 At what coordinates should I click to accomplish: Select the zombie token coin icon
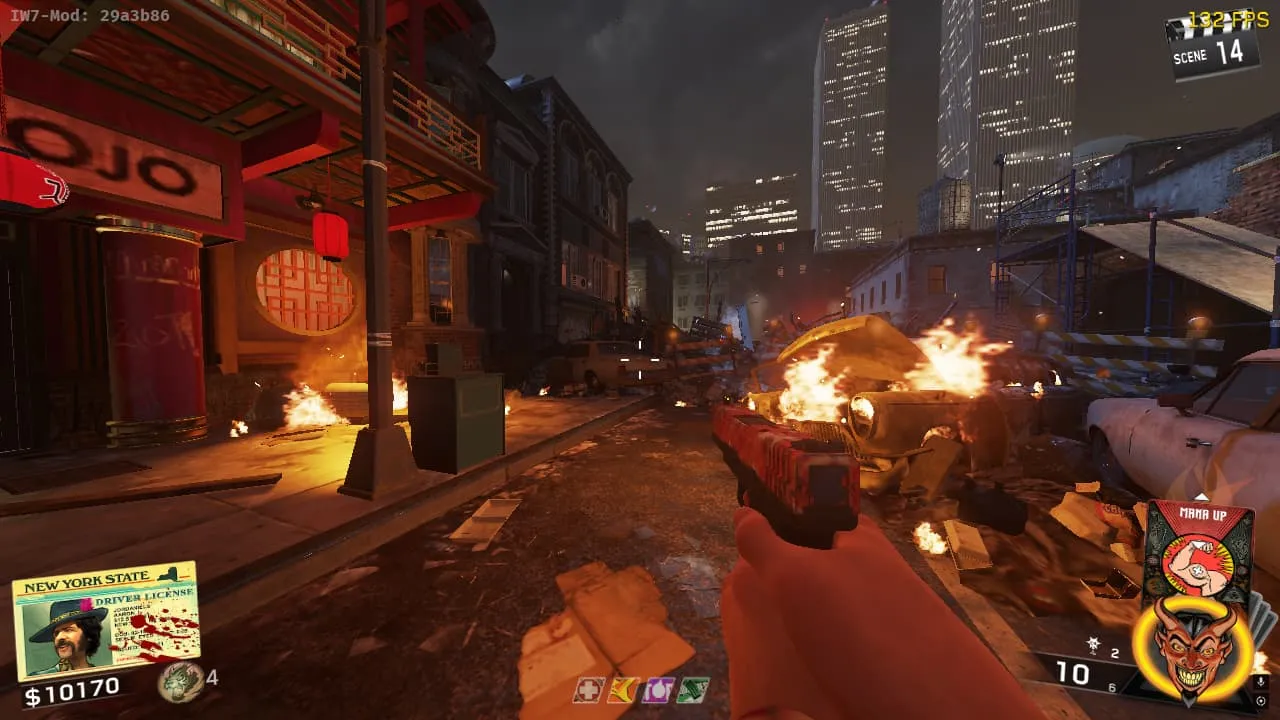click(x=180, y=681)
